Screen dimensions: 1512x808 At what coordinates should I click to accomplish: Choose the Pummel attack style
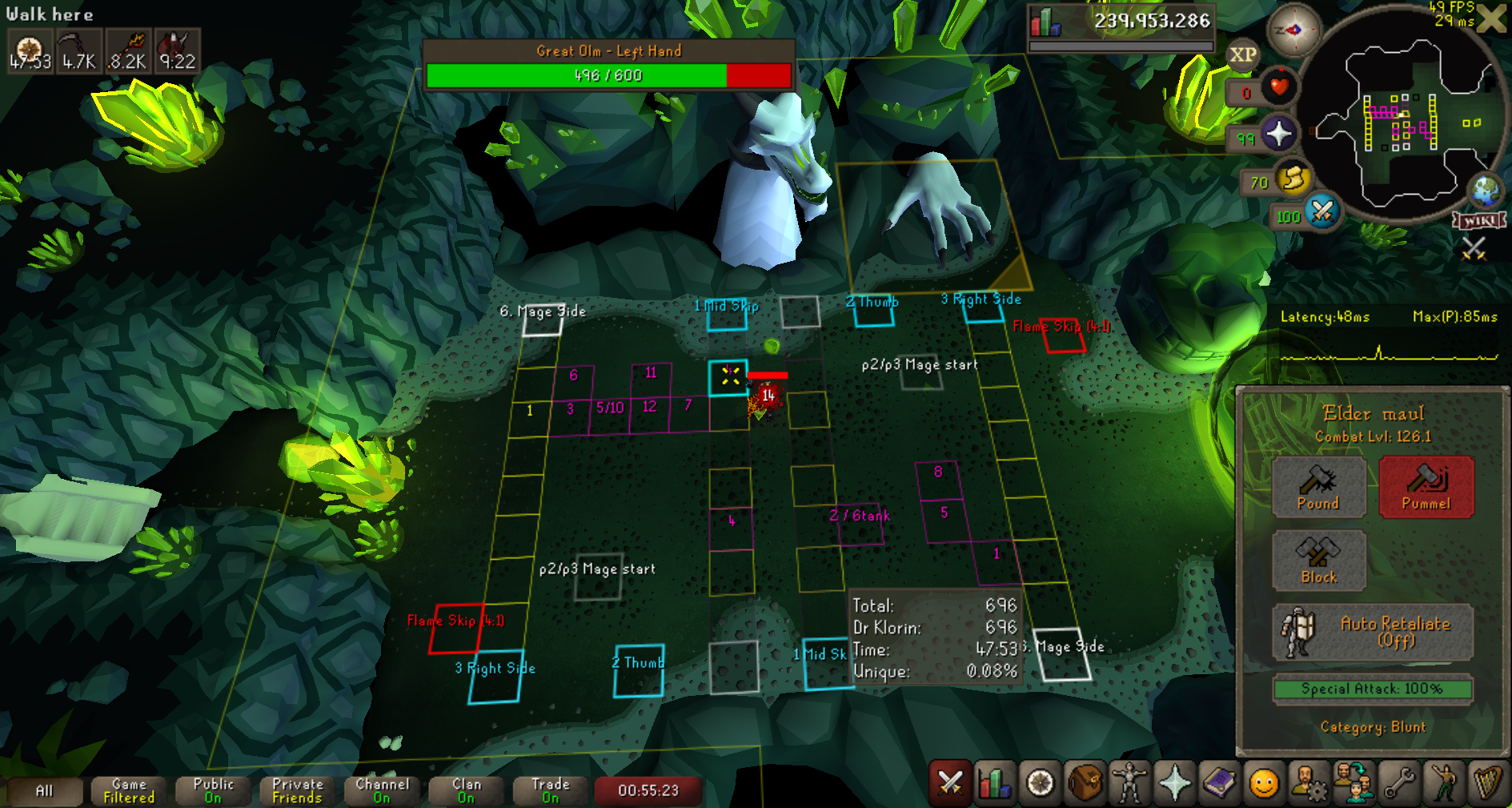pos(1426,487)
